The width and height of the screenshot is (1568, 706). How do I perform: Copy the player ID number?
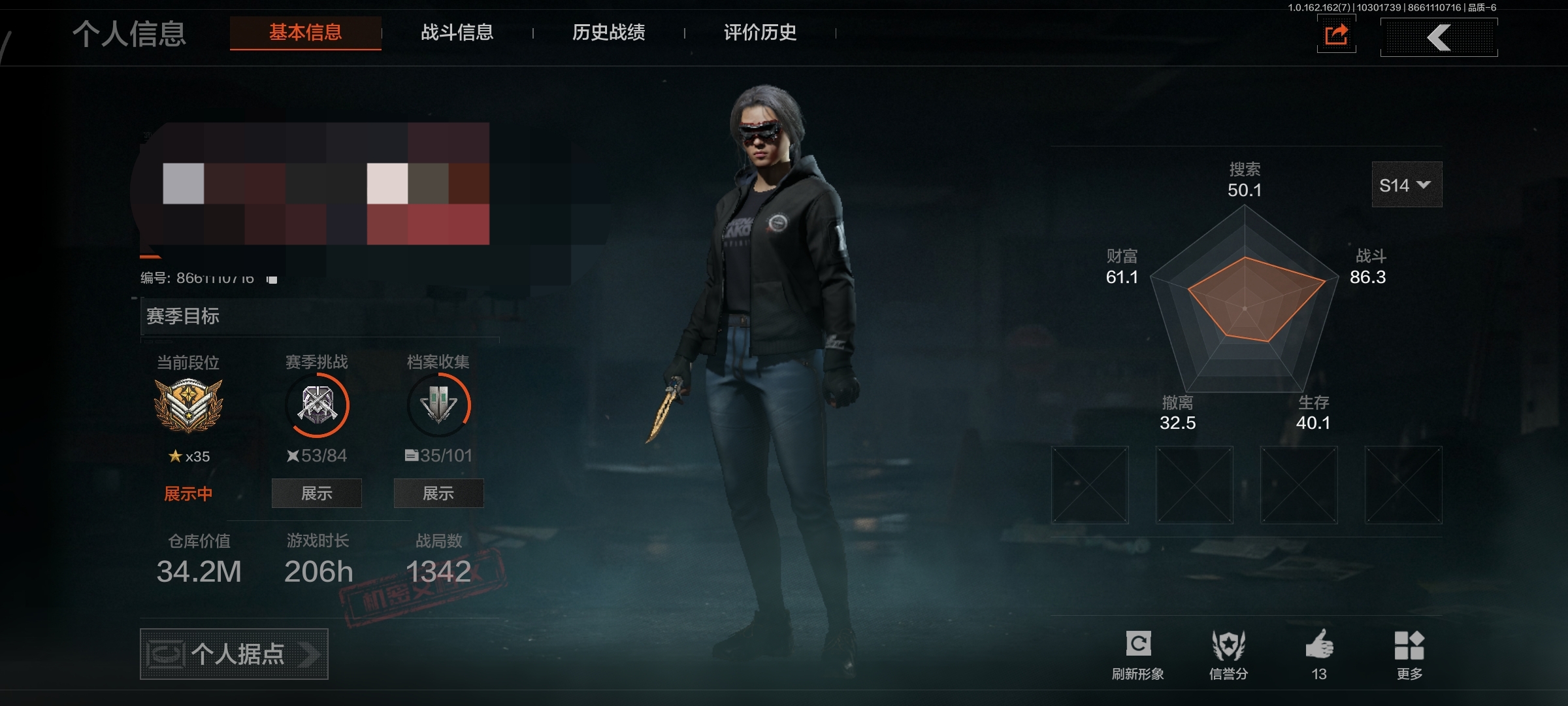272,280
